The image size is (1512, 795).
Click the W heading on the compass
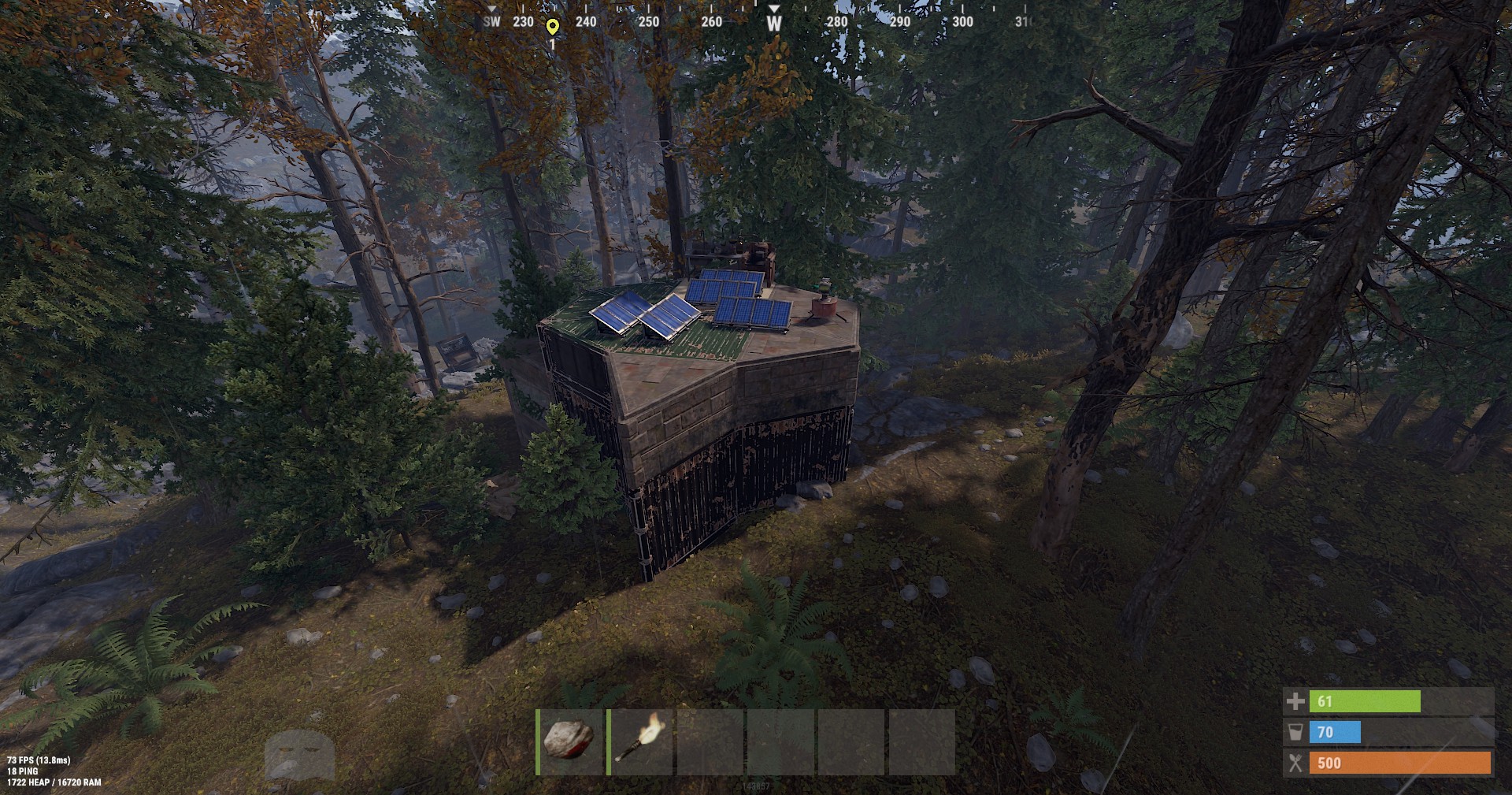(x=774, y=23)
